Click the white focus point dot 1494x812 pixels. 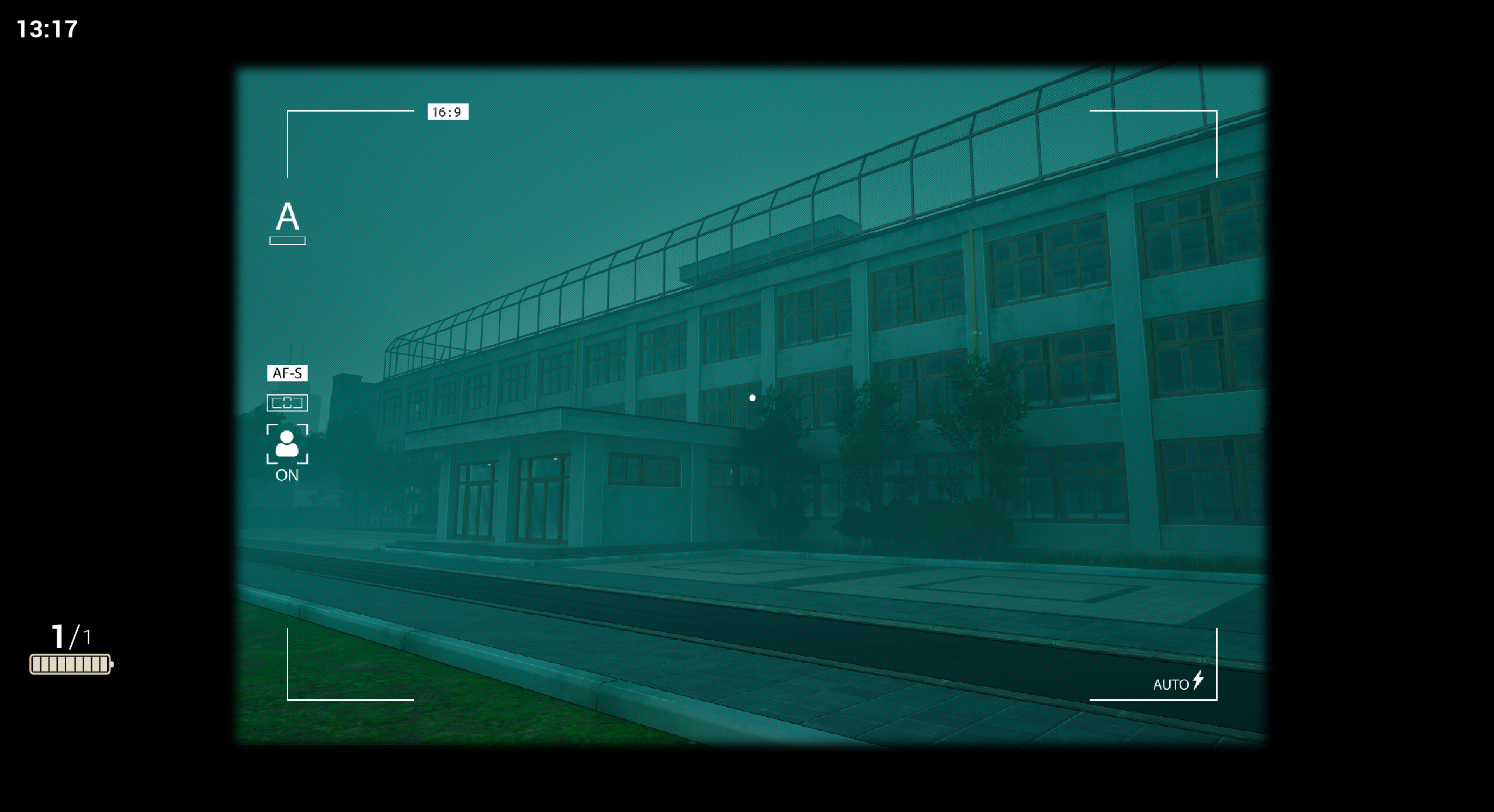(x=751, y=397)
